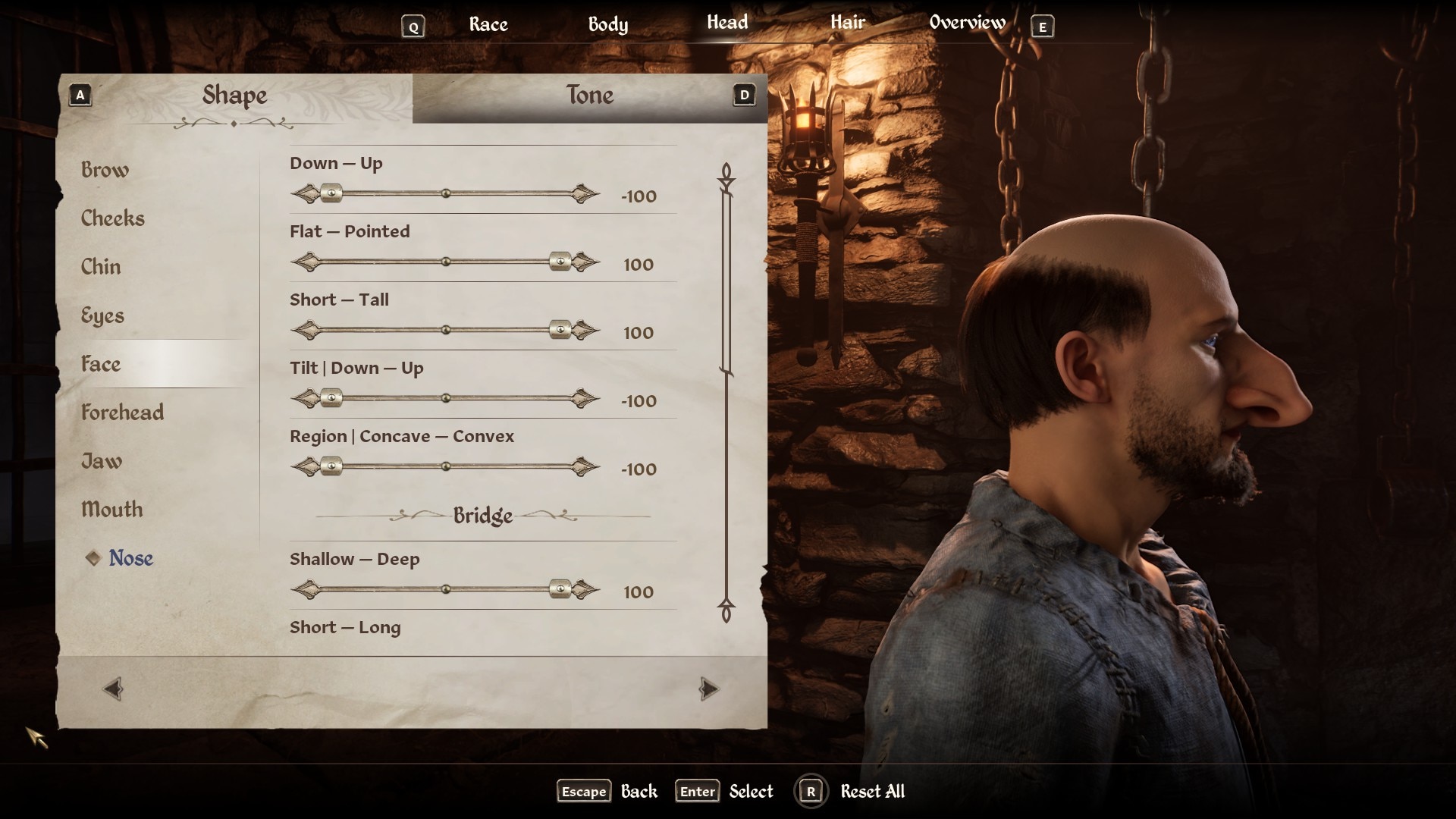
Task: Select the Forehead category
Action: (x=122, y=413)
